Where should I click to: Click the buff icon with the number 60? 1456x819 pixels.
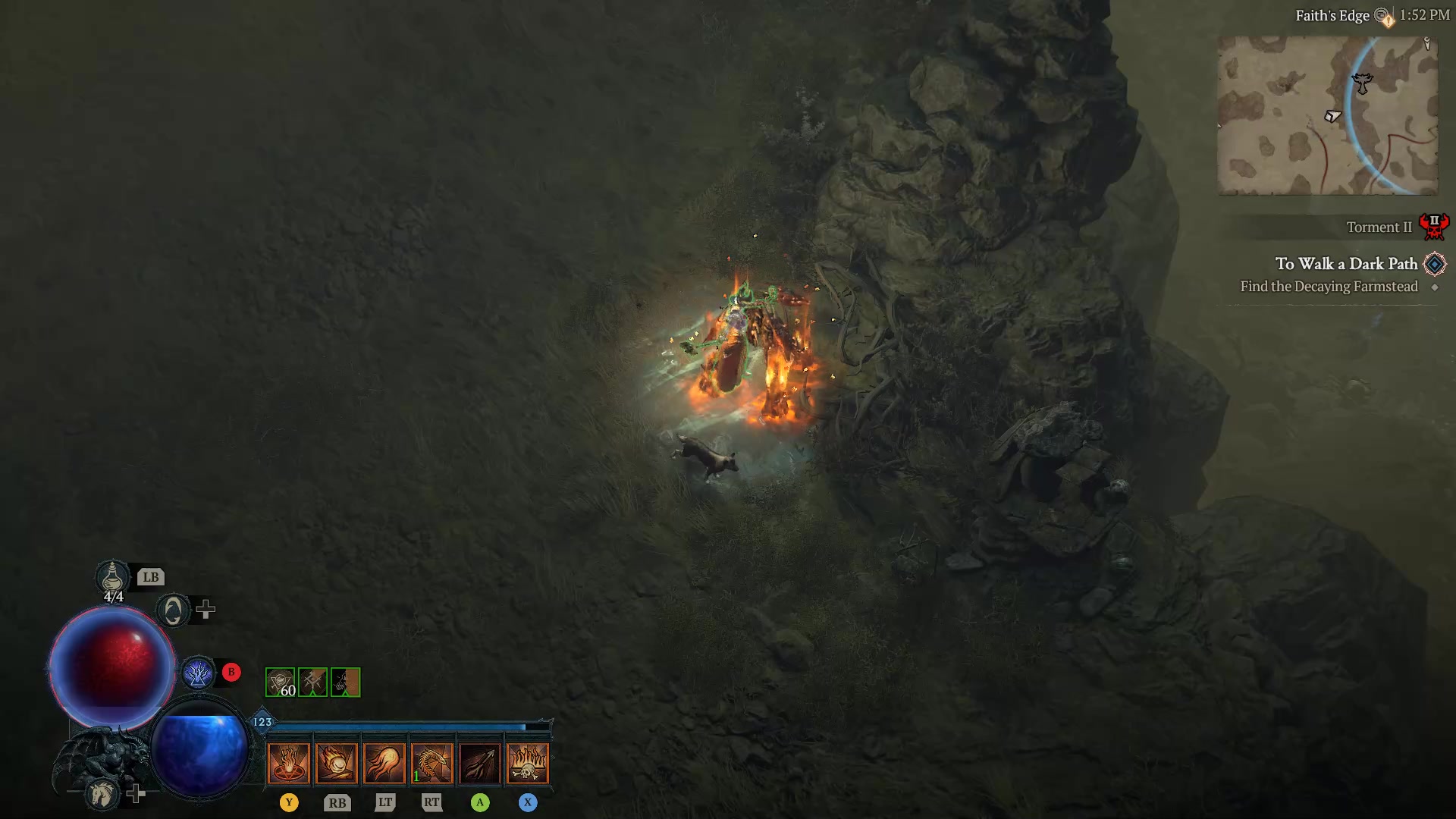(x=281, y=682)
